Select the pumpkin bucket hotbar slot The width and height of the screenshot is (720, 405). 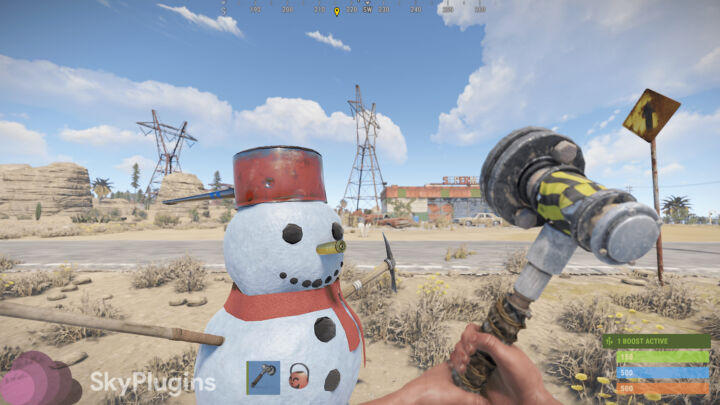(x=298, y=377)
